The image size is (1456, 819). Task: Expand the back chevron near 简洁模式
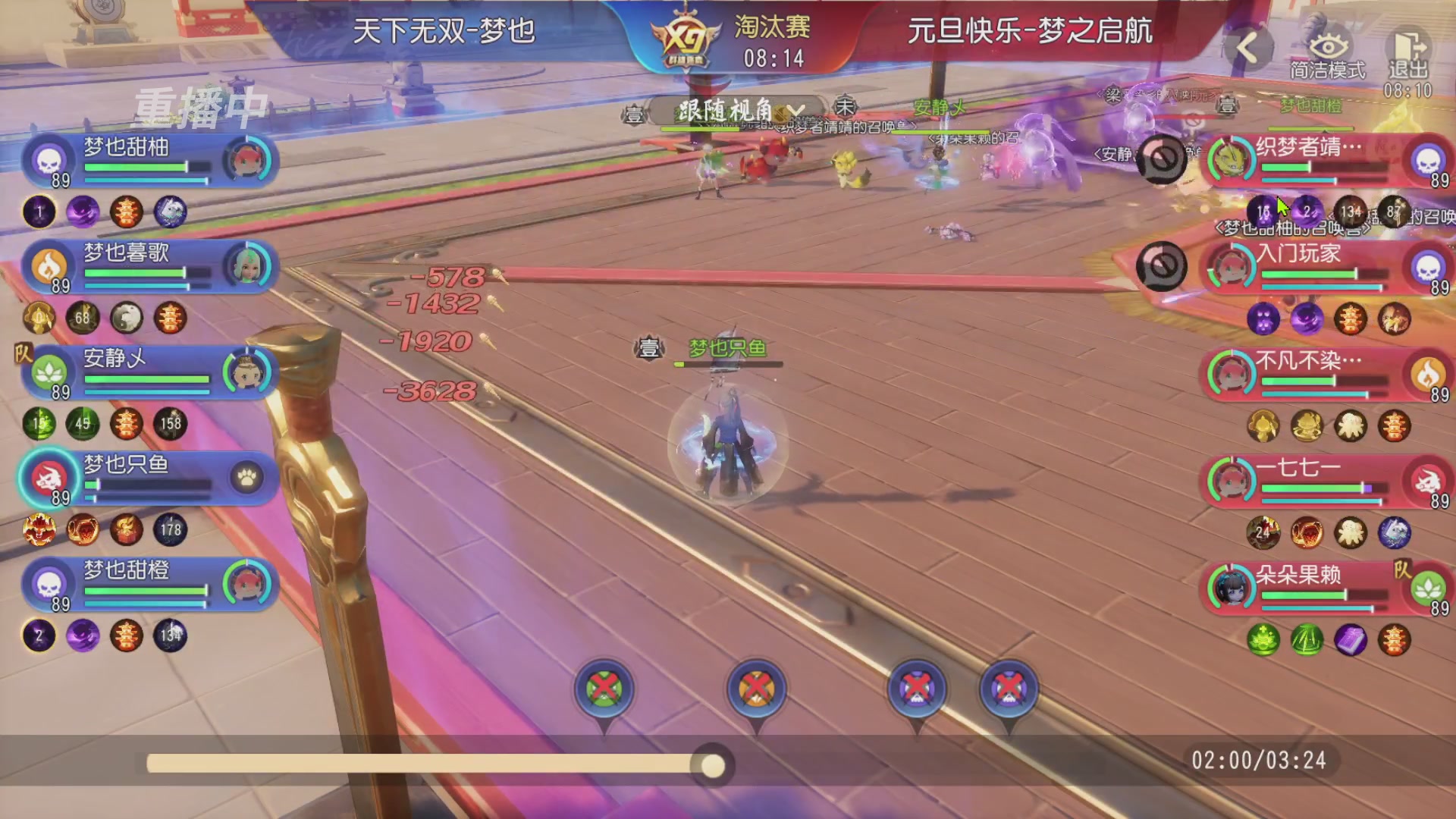1248,47
